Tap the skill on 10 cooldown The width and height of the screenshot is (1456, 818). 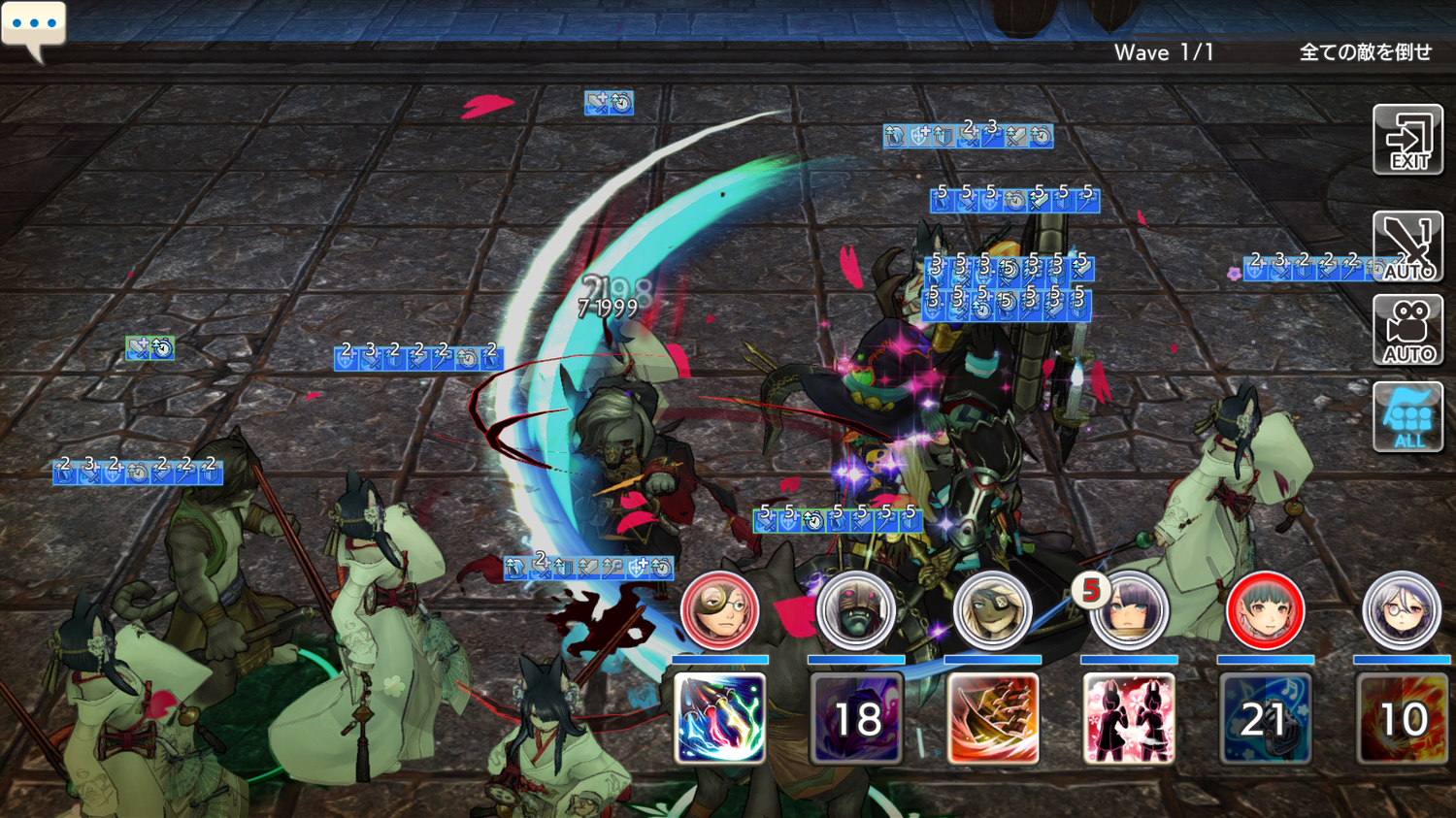point(1403,718)
